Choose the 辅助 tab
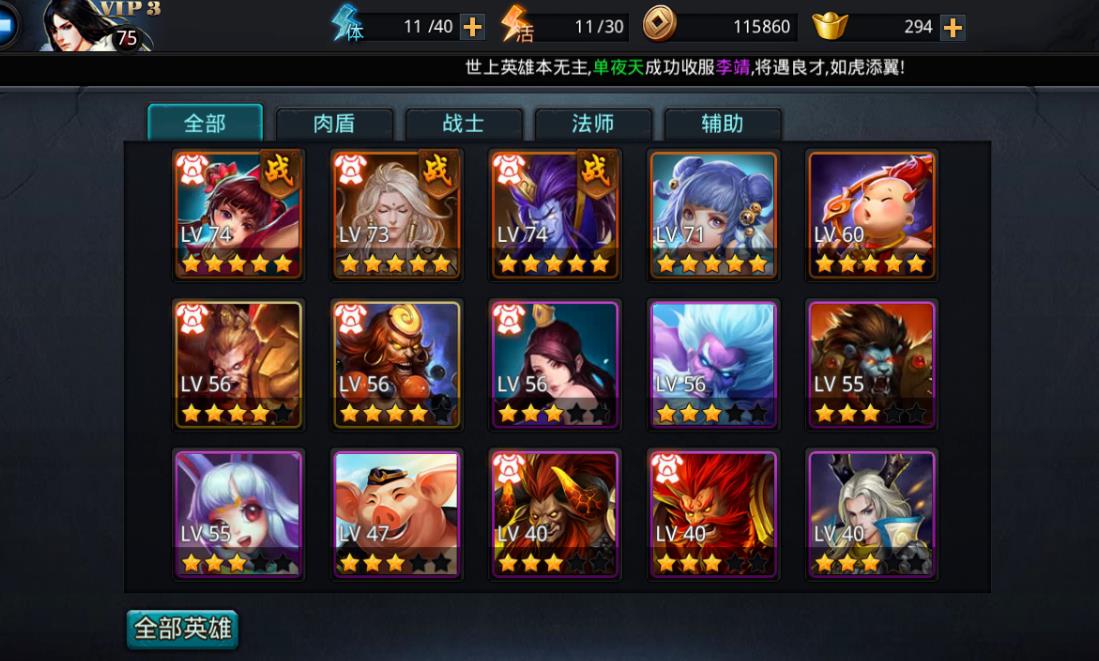 click(722, 124)
